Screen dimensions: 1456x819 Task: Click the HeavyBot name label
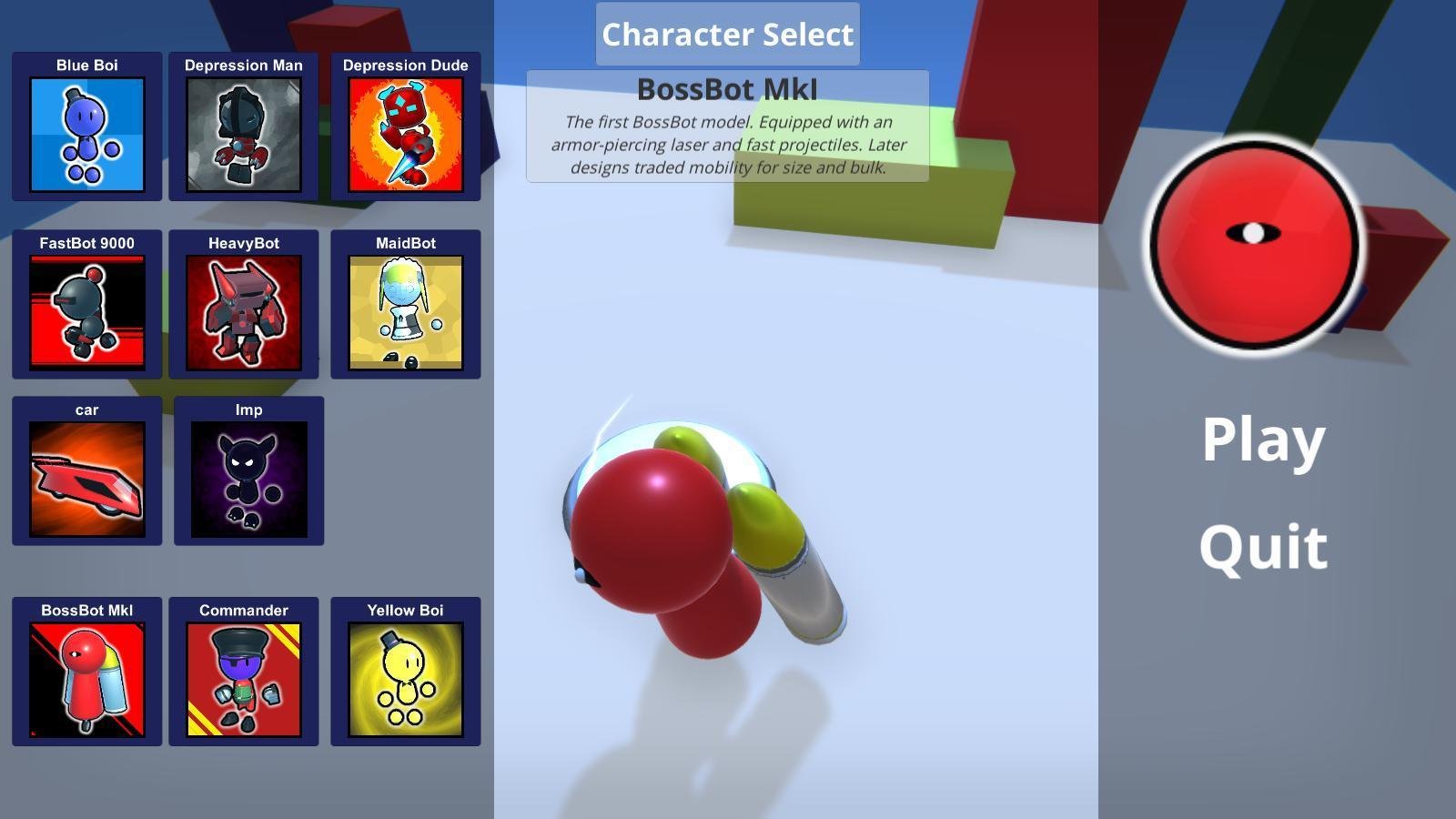(244, 242)
